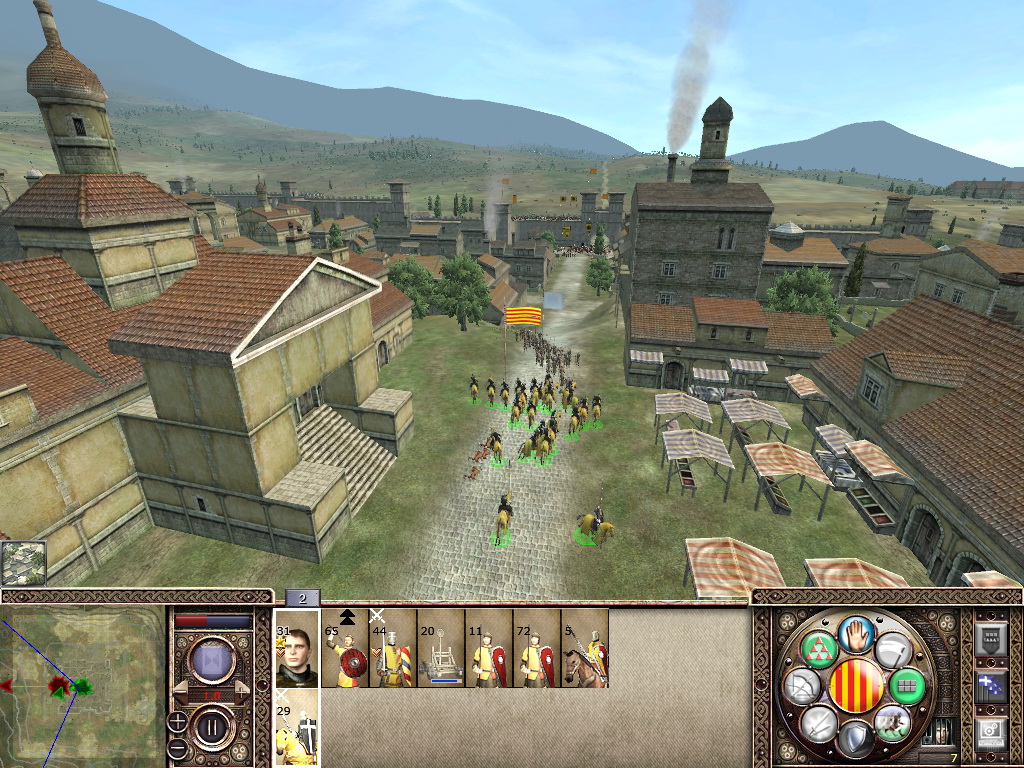This screenshot has width=1024, height=768.
Task: Choose the 5-man cavalry unit card
Action: (x=585, y=648)
